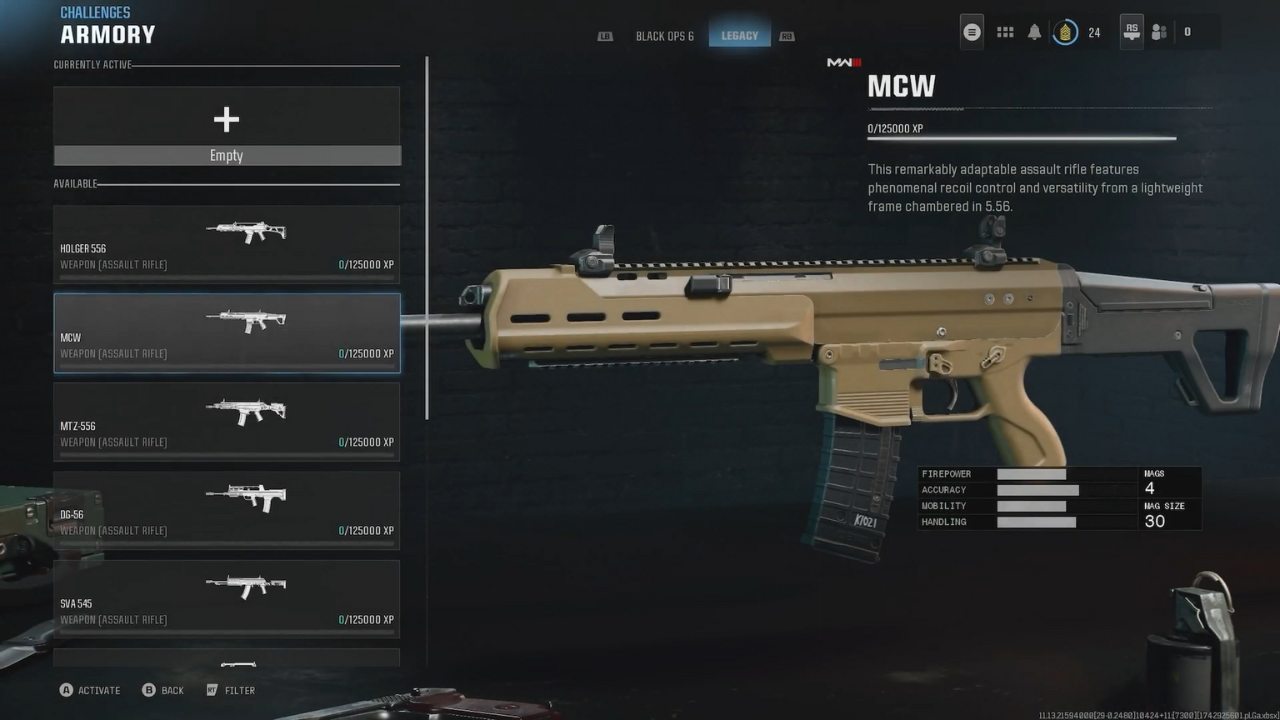Open the main menu icon
1280x720 pixels.
click(971, 32)
